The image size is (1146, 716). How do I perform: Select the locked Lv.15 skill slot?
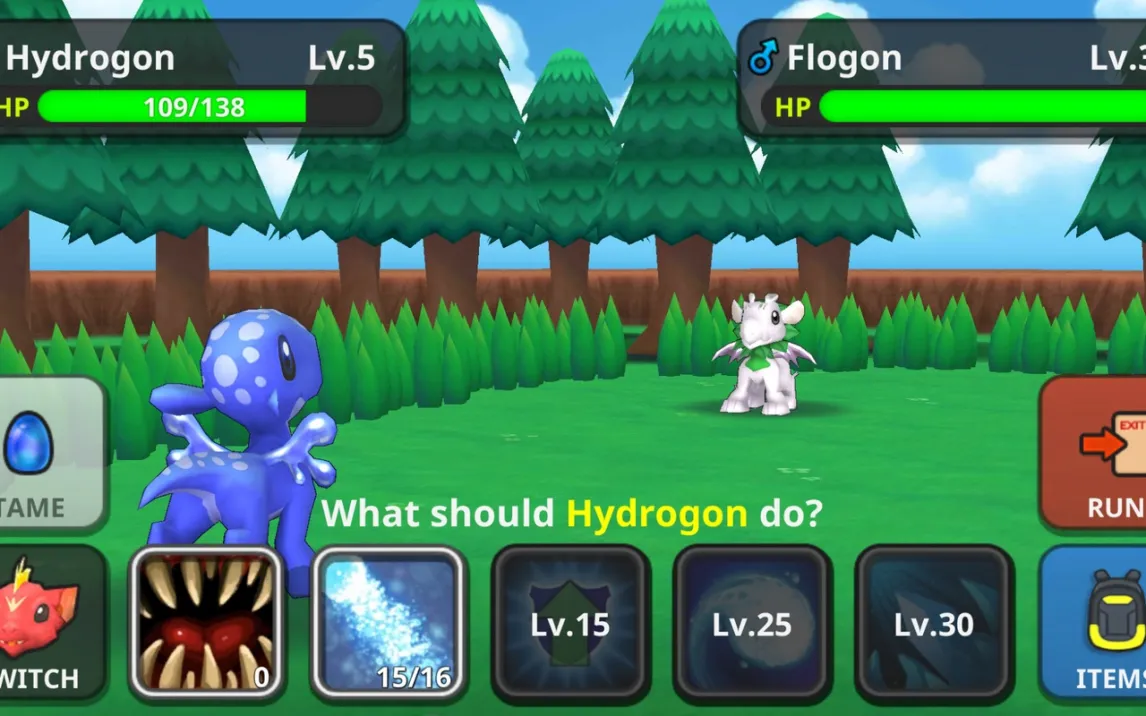[x=571, y=623]
